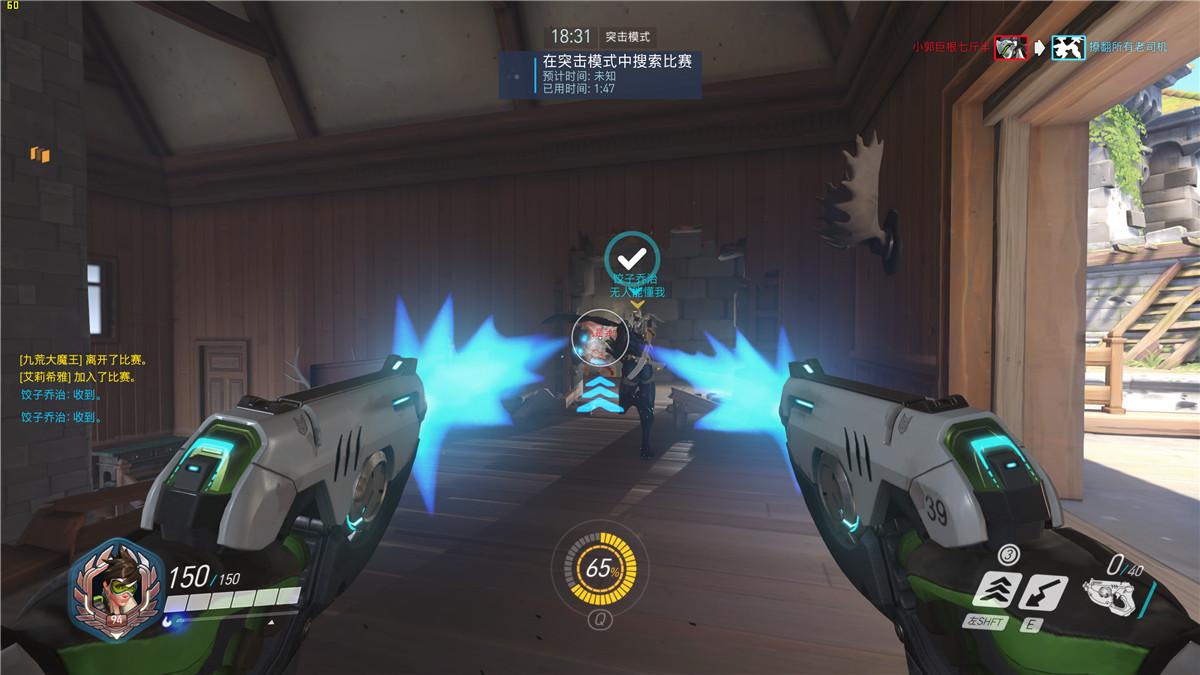Click the 艾莉希雅 joined-match chat line

(x=79, y=377)
